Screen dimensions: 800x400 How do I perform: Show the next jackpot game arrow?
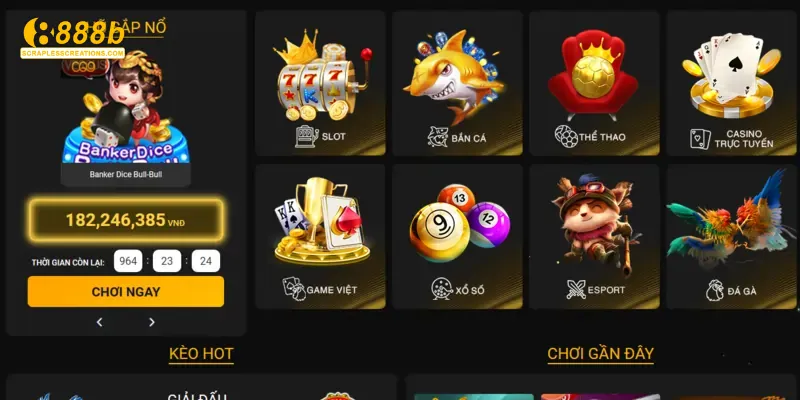point(152,322)
